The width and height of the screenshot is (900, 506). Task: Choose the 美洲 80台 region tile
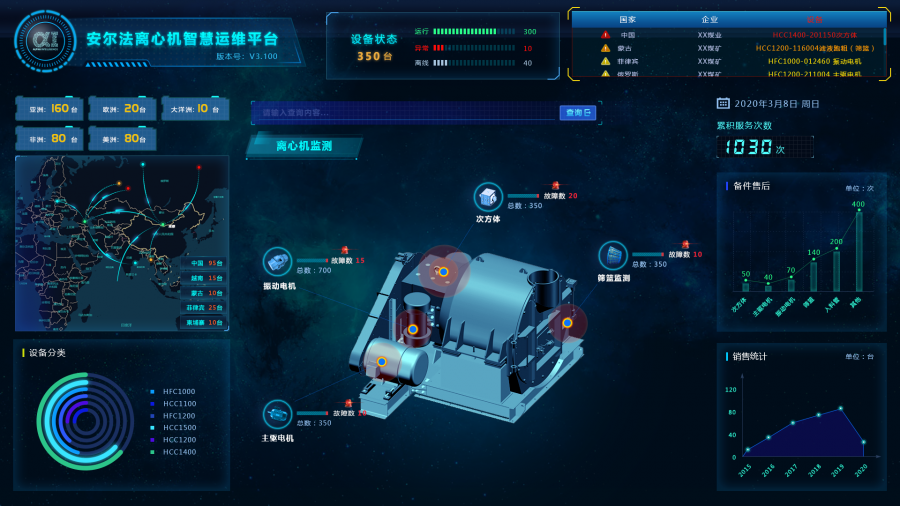click(123, 138)
